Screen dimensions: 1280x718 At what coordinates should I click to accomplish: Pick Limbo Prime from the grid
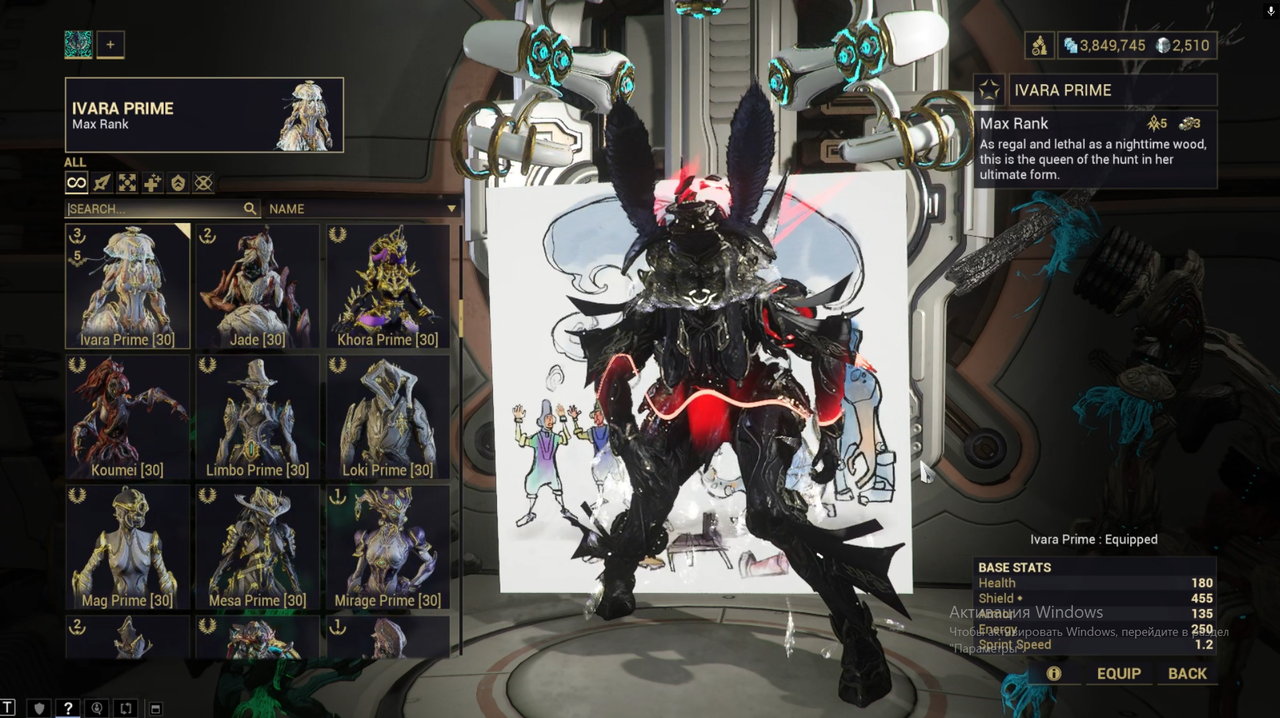[x=258, y=416]
